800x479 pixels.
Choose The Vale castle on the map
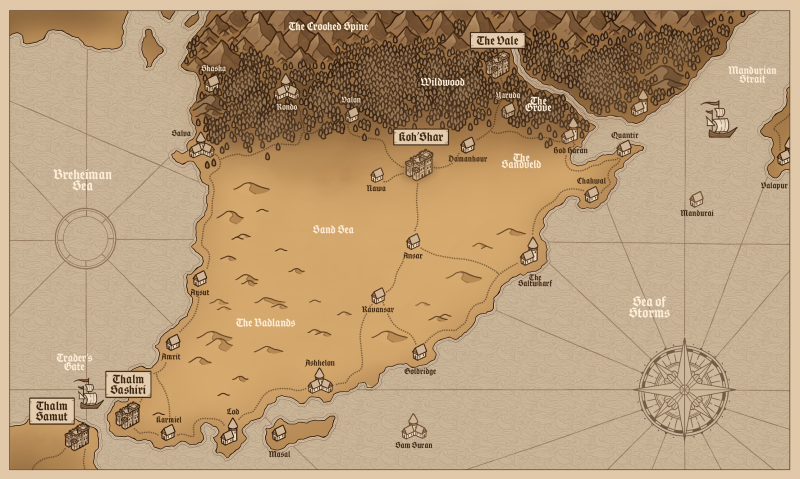click(497, 65)
